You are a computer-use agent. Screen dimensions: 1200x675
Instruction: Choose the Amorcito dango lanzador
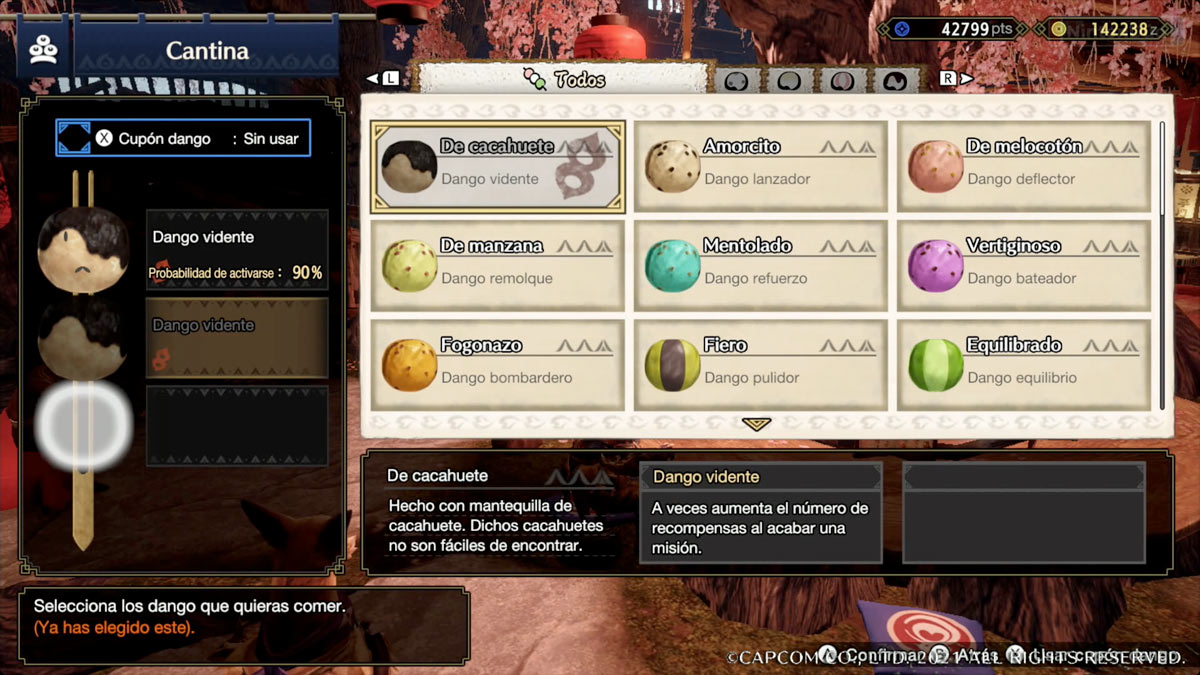(760, 166)
